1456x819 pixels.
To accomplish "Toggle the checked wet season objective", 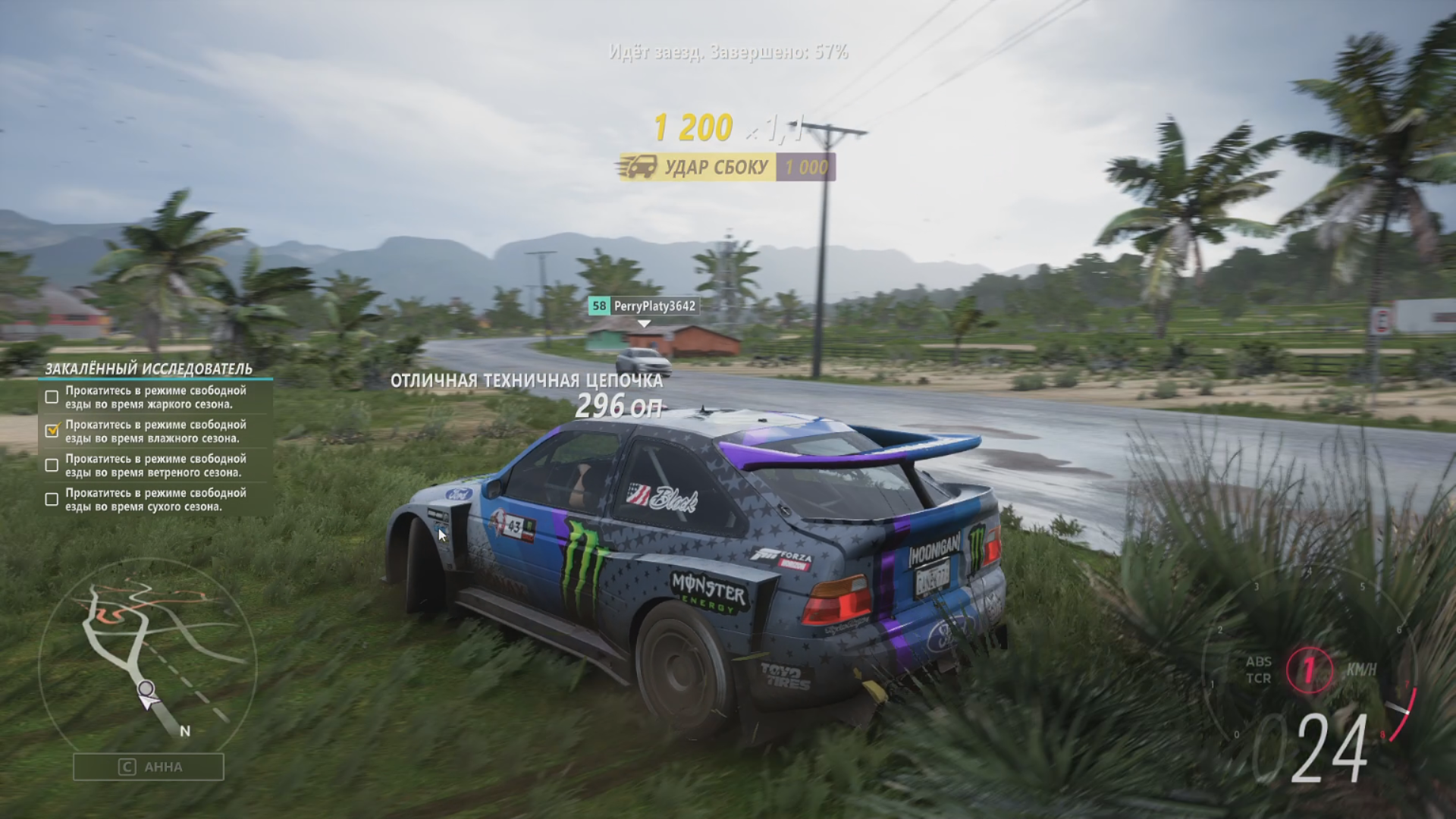I will click(52, 431).
